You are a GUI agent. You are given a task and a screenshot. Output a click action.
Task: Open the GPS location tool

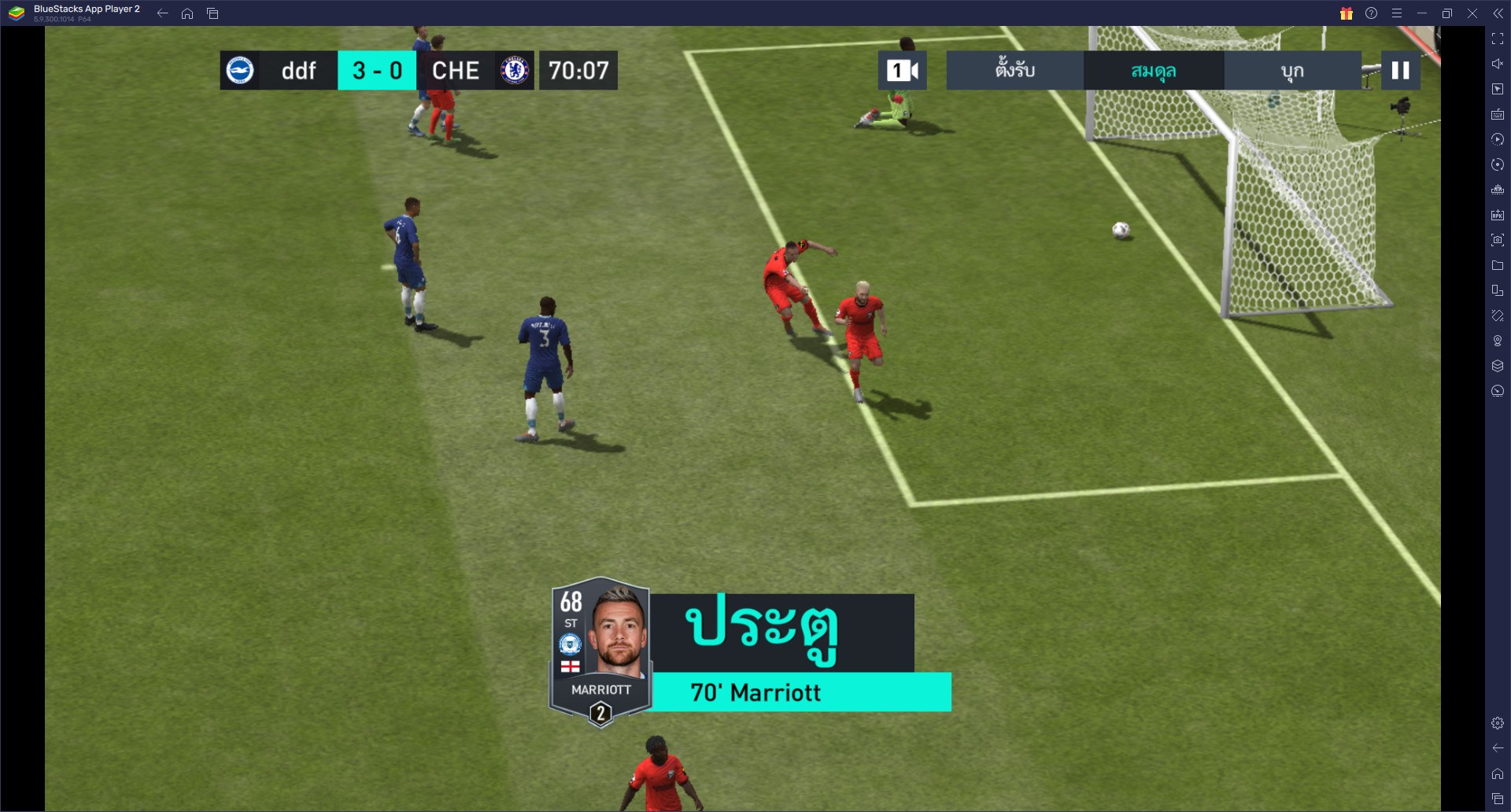click(1498, 340)
